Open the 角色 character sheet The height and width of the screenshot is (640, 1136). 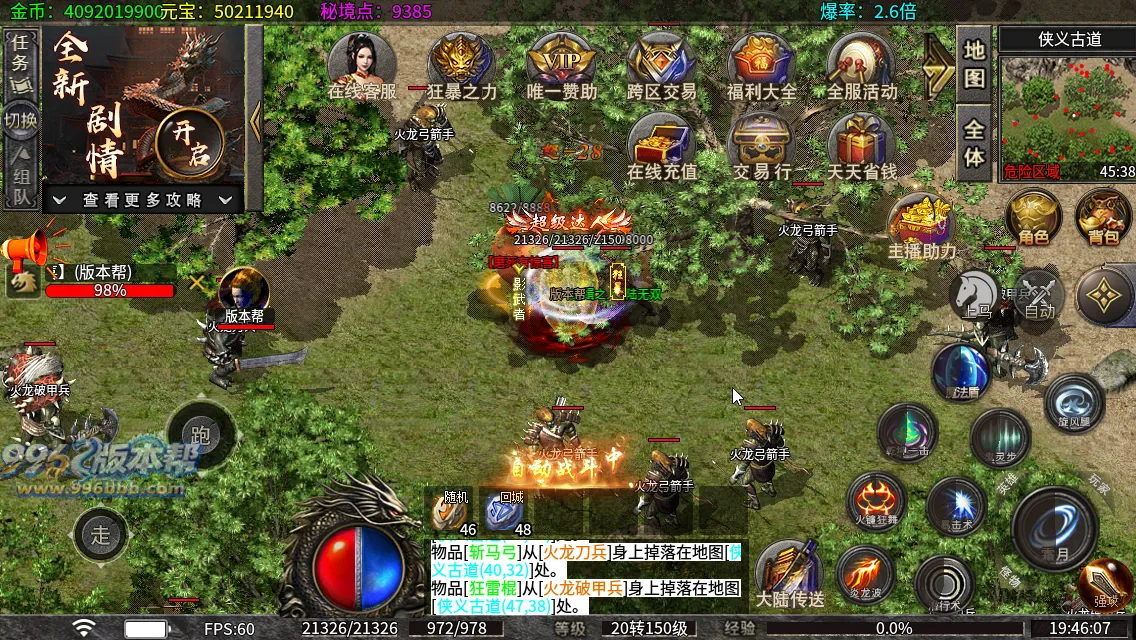pos(1033,216)
